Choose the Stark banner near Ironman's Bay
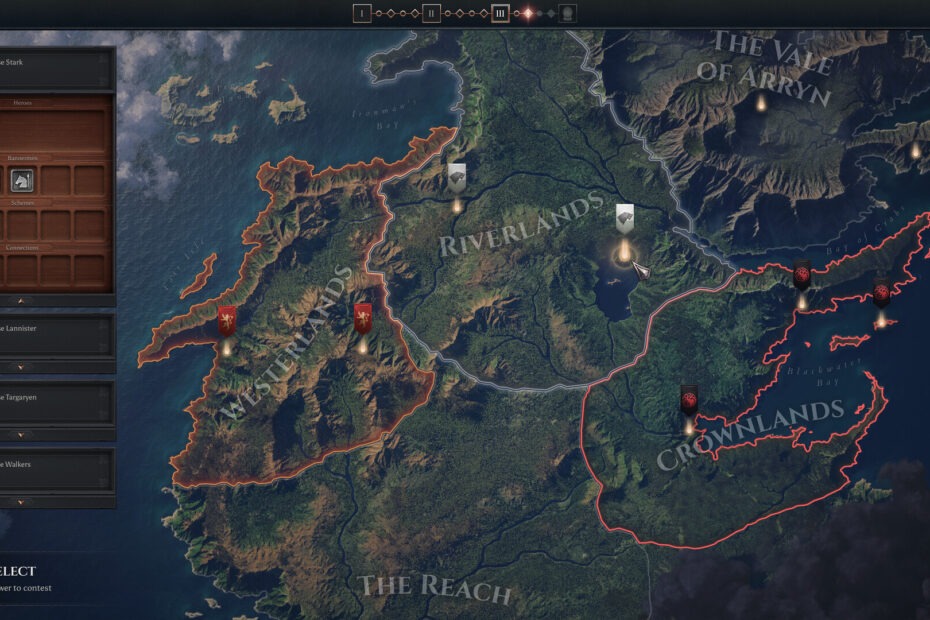 point(457,178)
